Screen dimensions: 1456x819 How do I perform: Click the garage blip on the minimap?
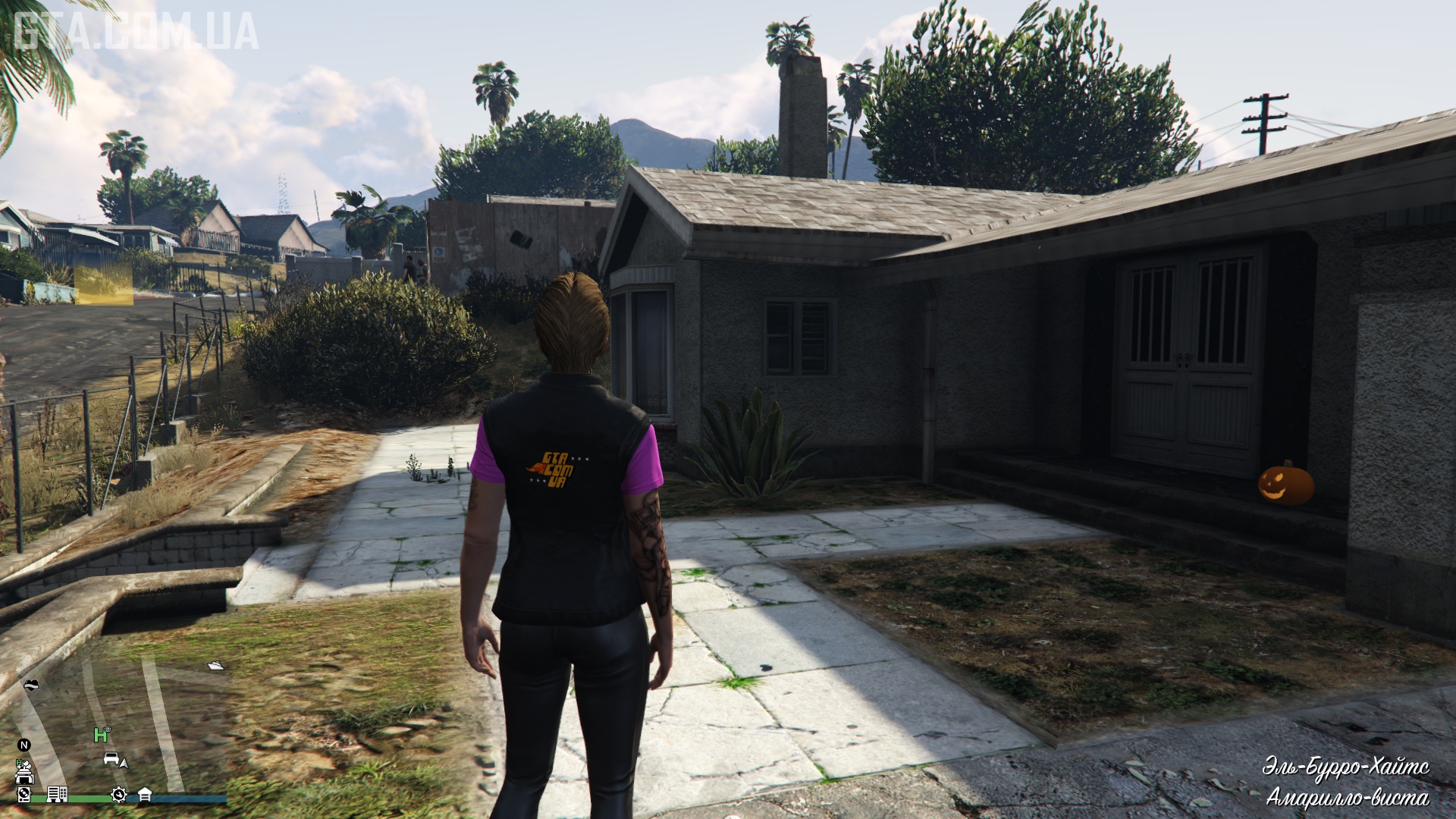coord(144,794)
